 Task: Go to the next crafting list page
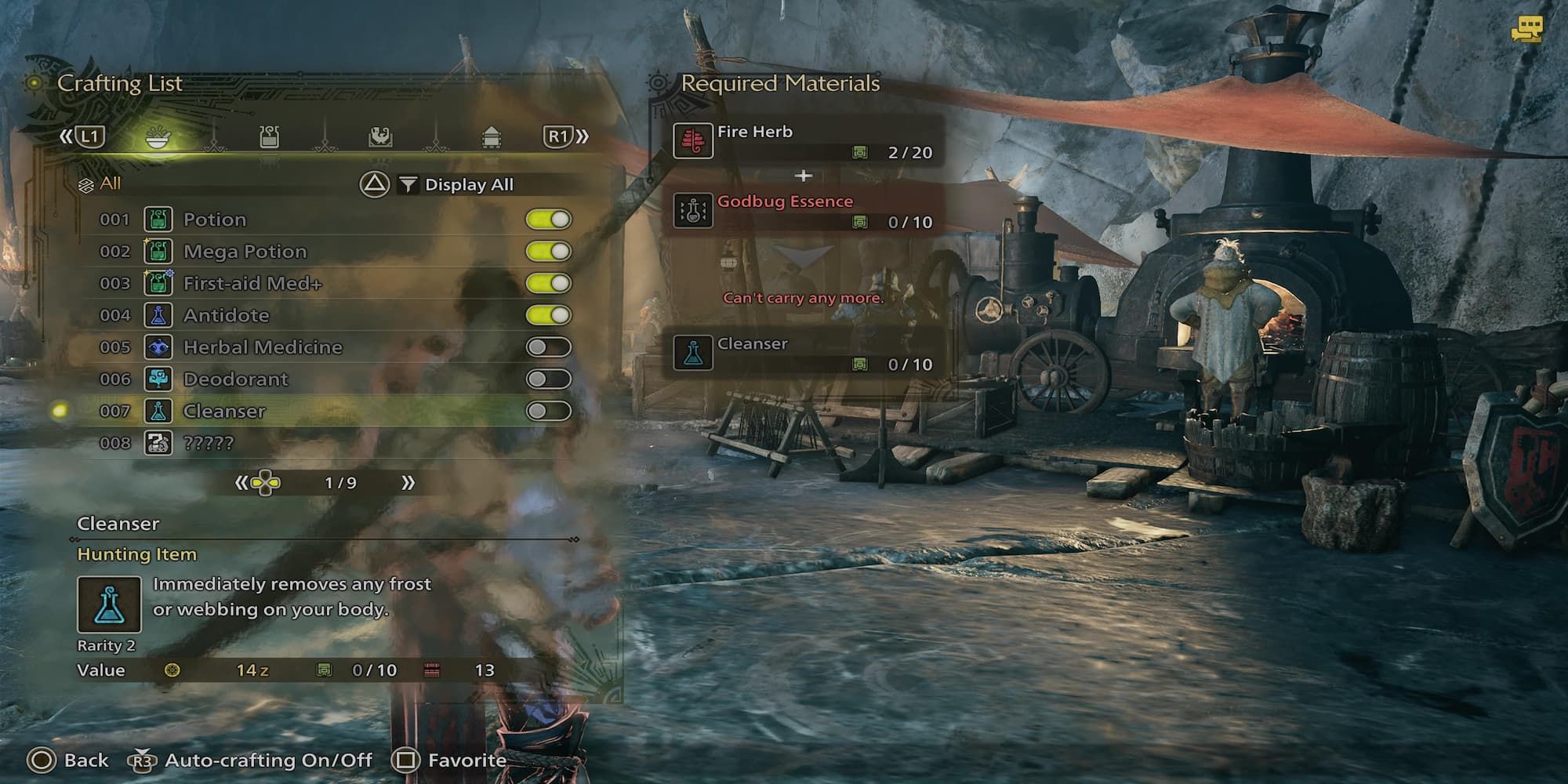[408, 483]
